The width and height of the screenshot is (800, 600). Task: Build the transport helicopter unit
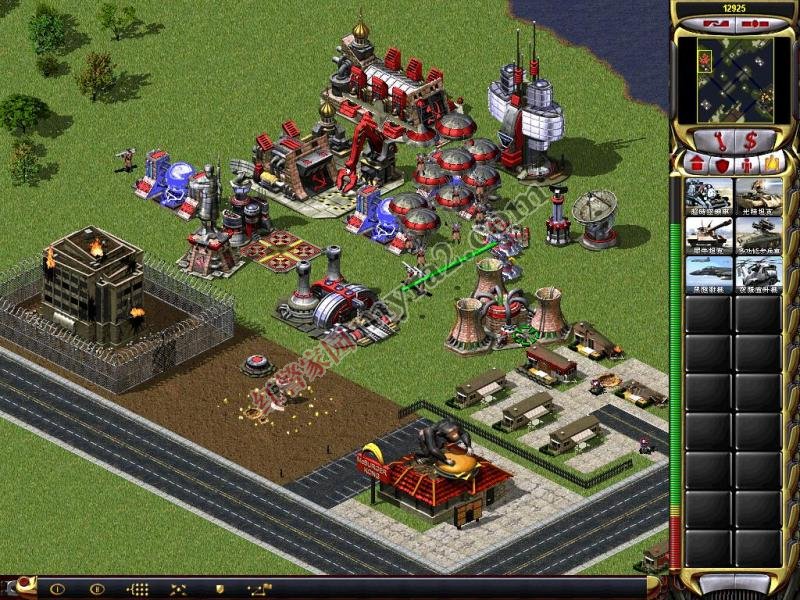(x=758, y=275)
